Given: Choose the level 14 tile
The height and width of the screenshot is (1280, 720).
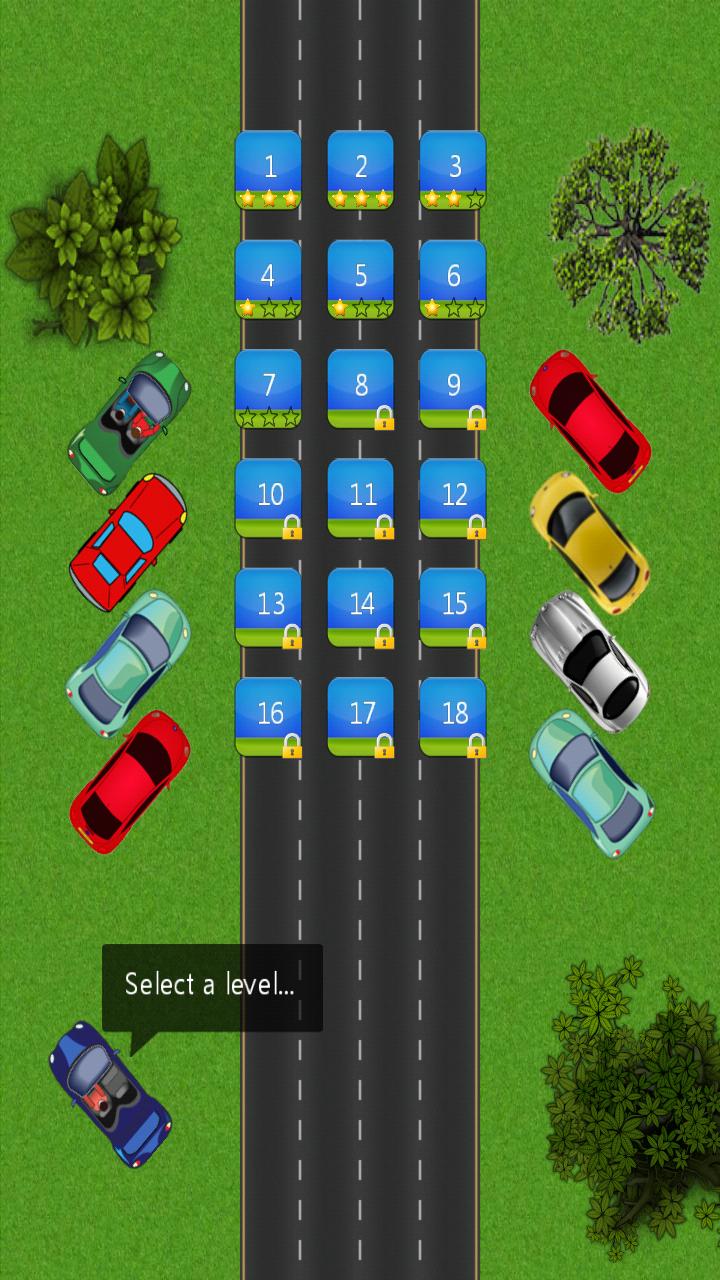Looking at the screenshot, I should [361, 608].
